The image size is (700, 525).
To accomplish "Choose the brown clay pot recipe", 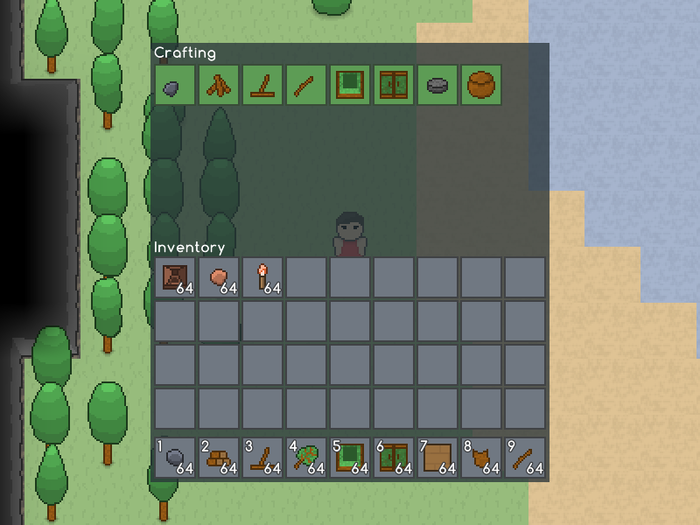I will [x=481, y=86].
